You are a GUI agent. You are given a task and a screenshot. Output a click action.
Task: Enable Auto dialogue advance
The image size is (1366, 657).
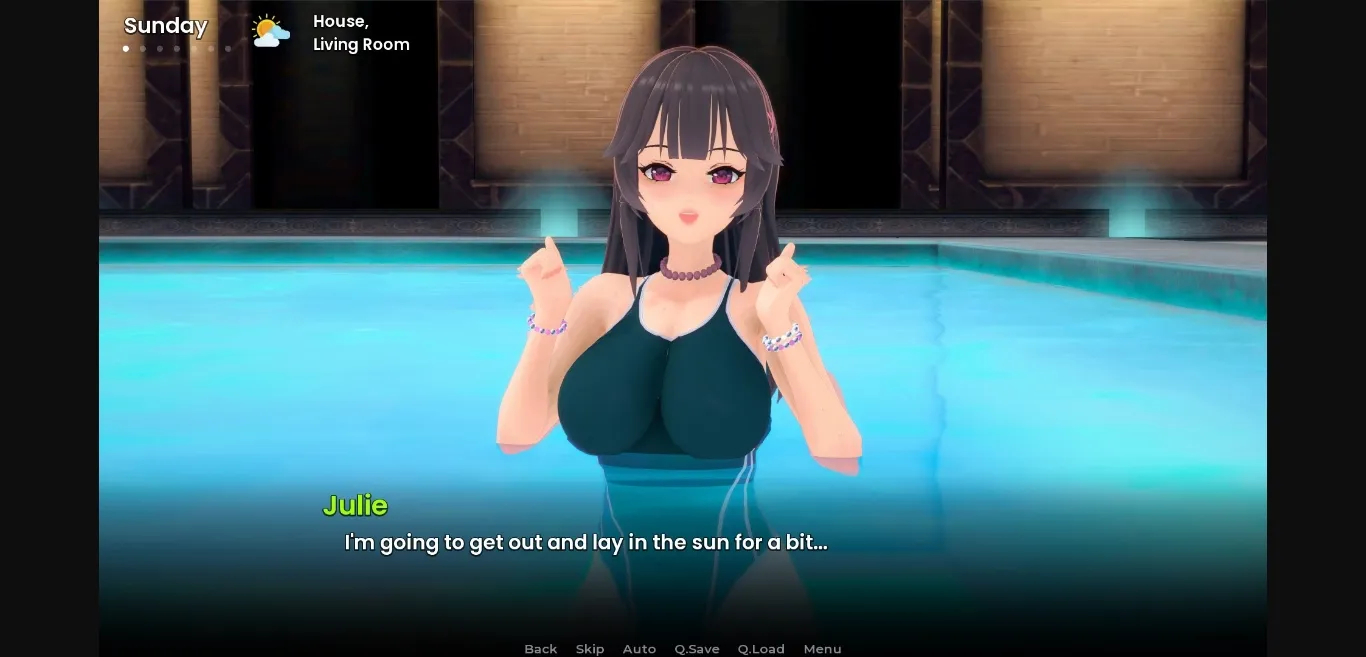click(x=639, y=649)
